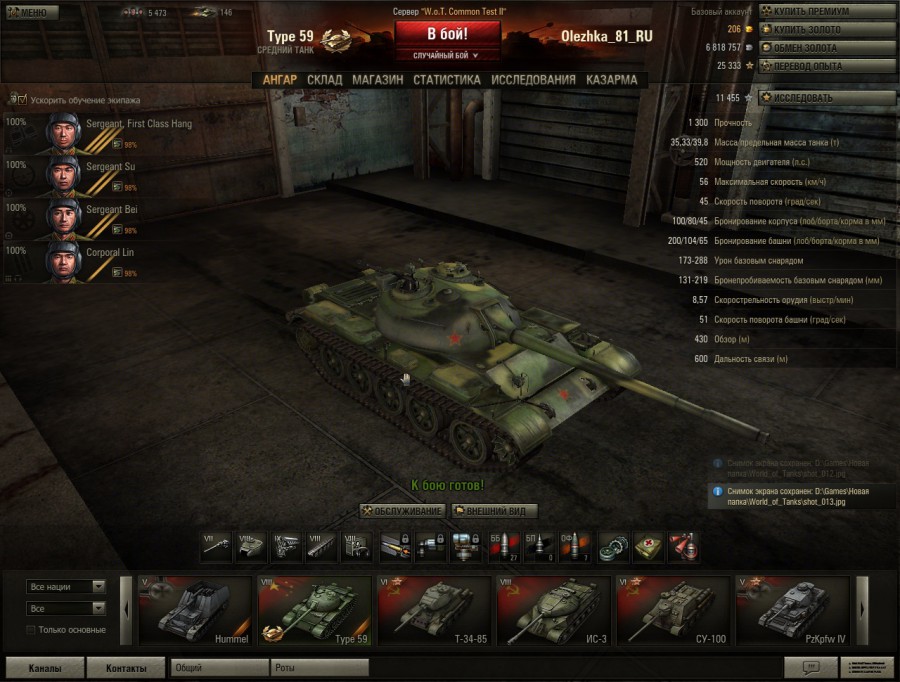Start battle with В бой! button

[x=447, y=34]
